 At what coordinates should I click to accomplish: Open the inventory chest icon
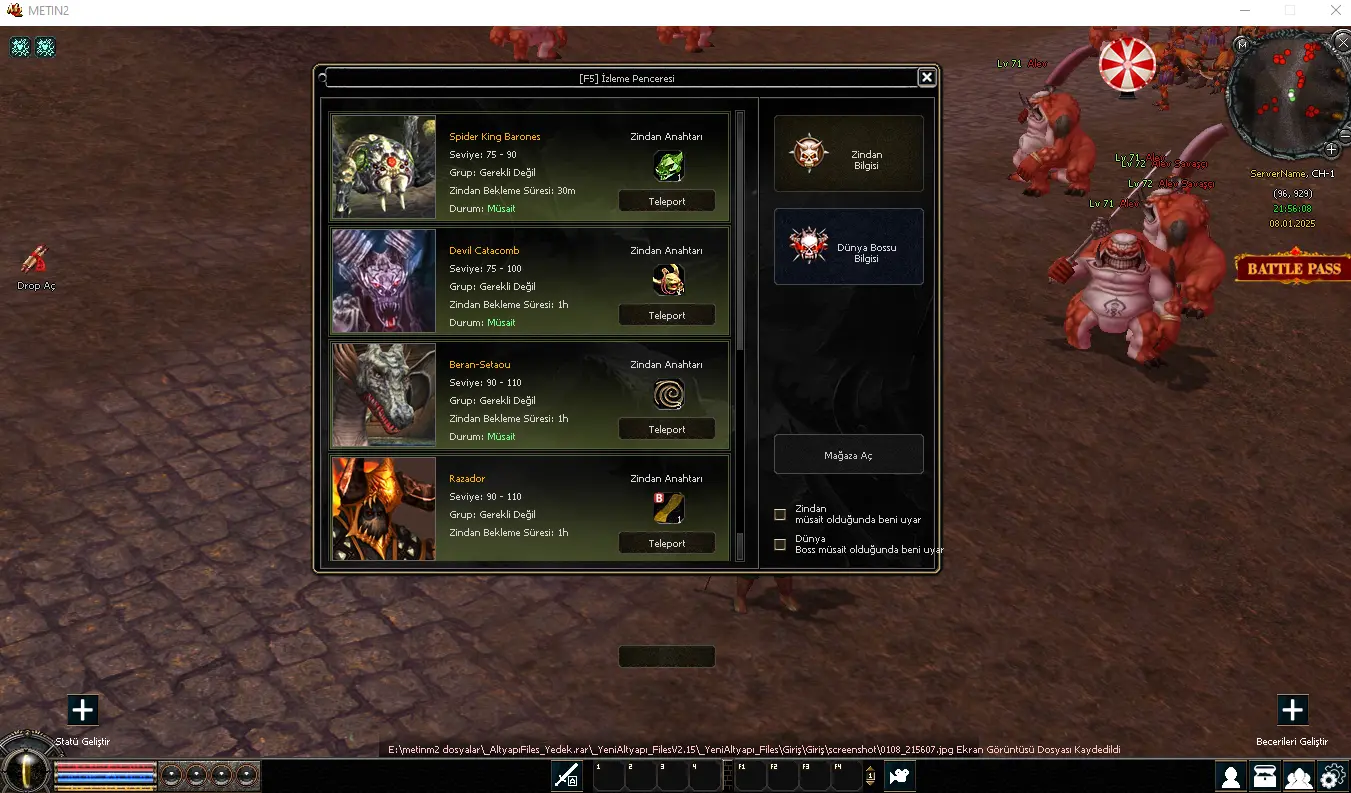click(x=1265, y=776)
